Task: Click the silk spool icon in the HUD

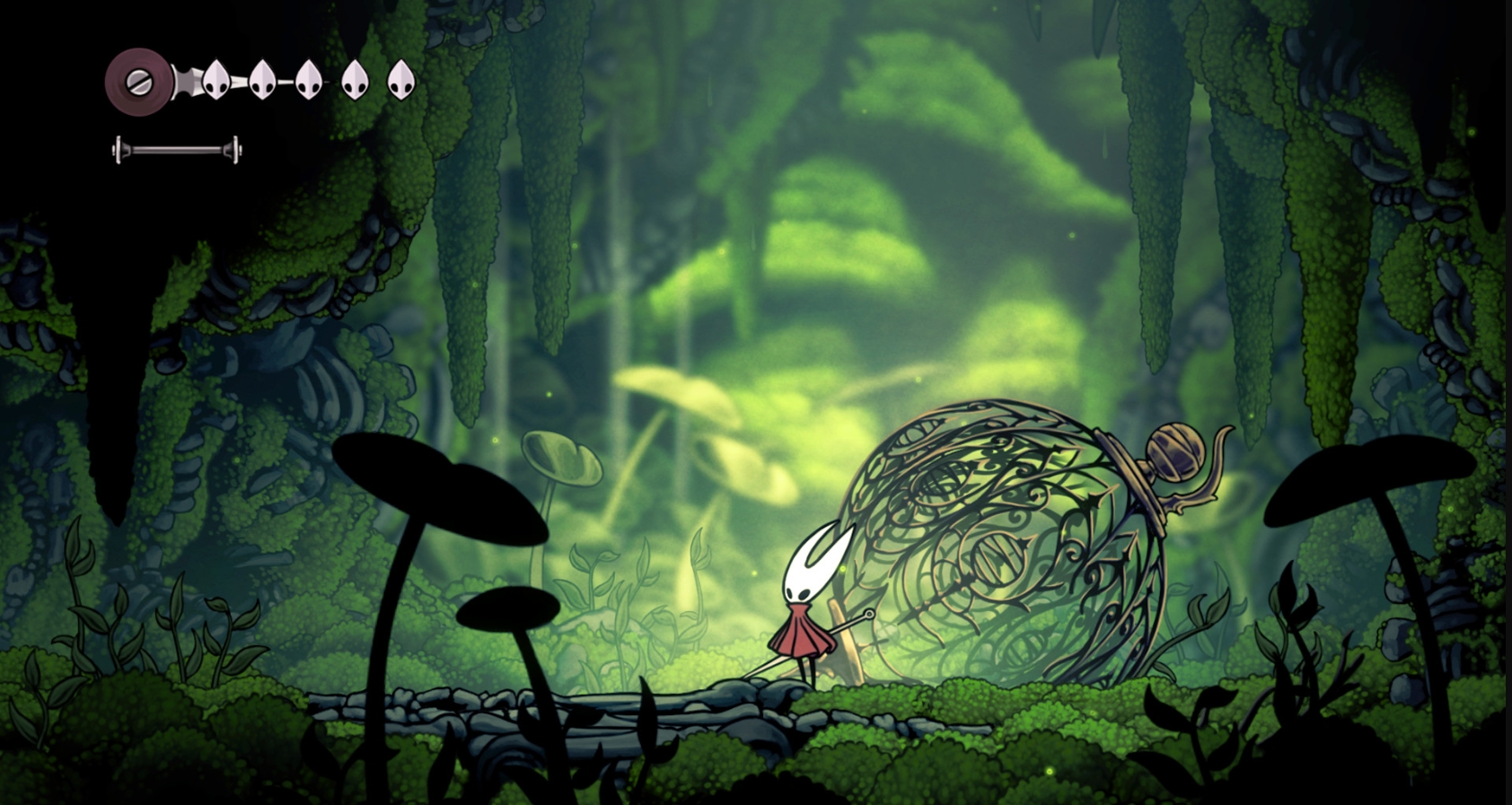Action: [x=139, y=83]
